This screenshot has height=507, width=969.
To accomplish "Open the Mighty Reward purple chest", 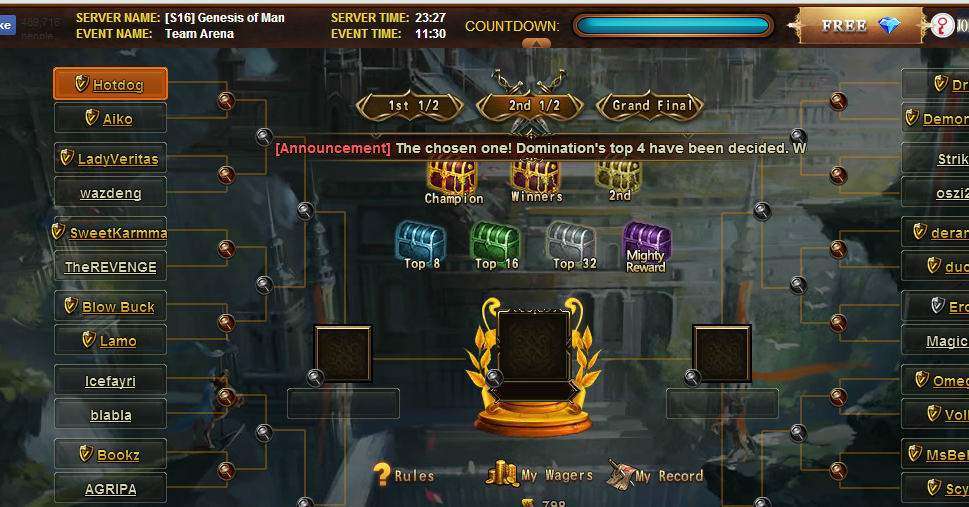I will pyautogui.click(x=646, y=243).
